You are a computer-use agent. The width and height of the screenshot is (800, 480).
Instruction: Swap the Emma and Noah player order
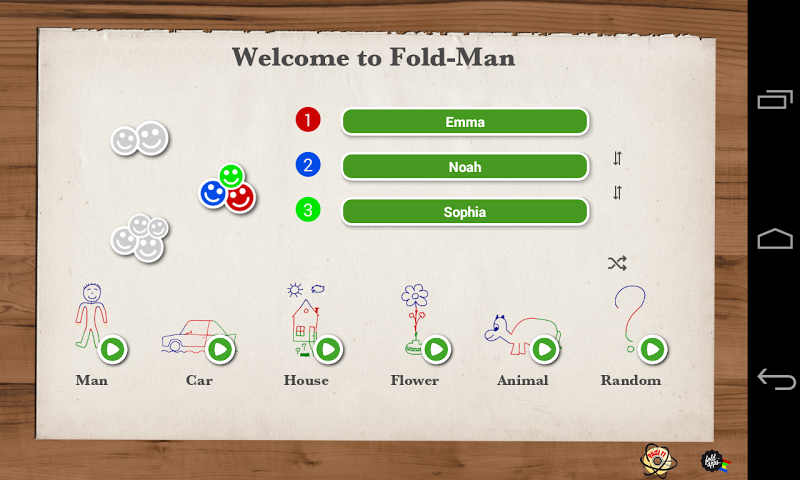pyautogui.click(x=617, y=158)
